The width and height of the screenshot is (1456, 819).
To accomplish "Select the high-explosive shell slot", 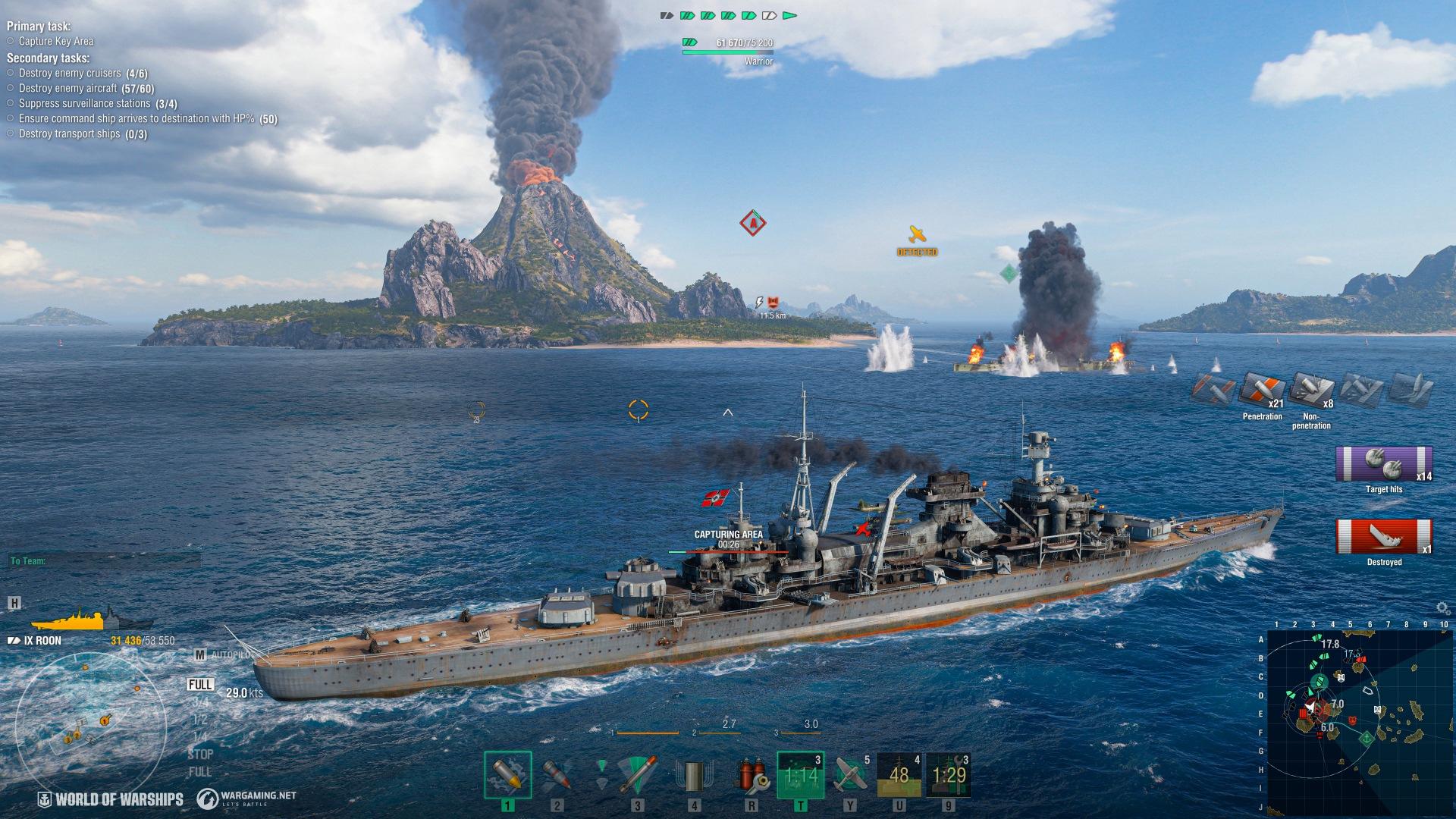I will (507, 775).
